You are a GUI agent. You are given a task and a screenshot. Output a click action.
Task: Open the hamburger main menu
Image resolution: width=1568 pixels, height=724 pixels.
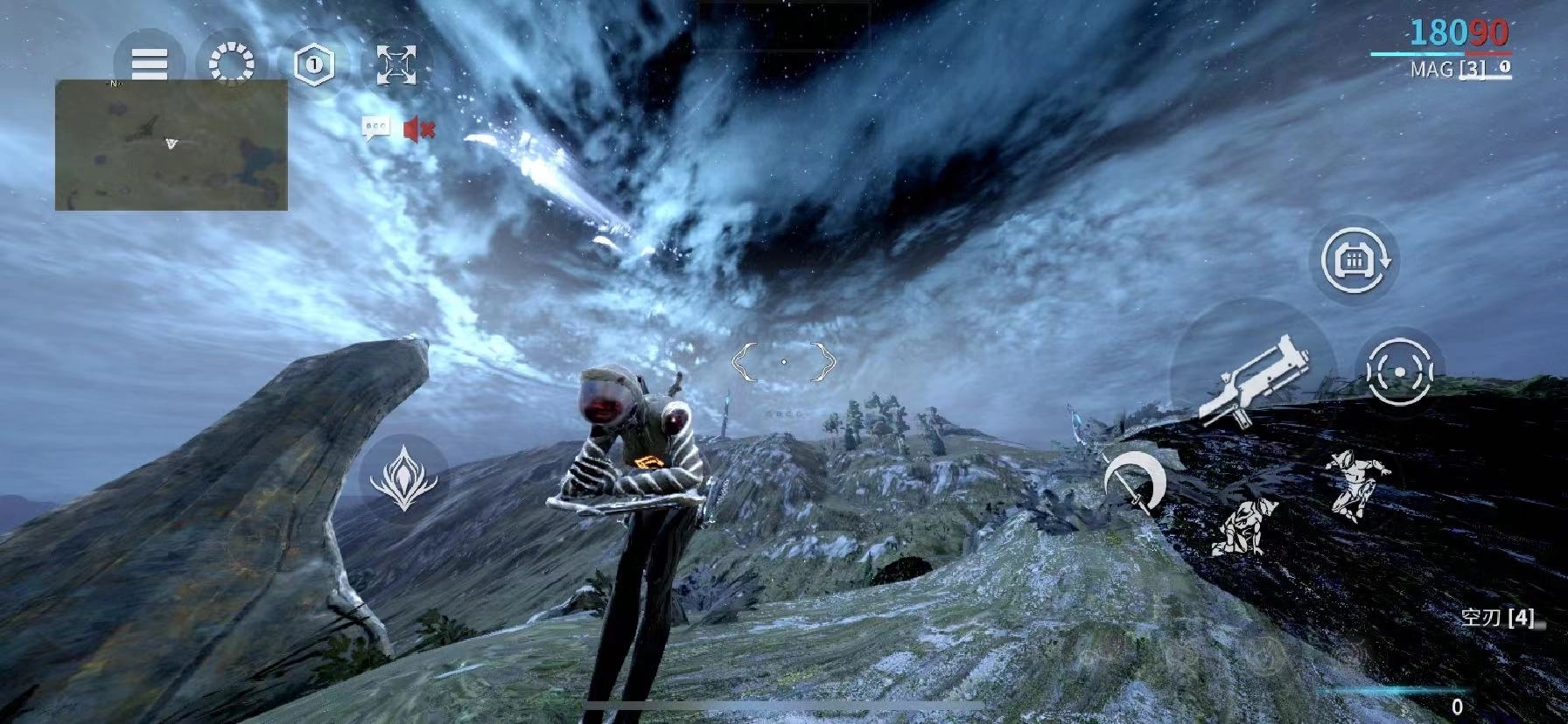[x=150, y=63]
